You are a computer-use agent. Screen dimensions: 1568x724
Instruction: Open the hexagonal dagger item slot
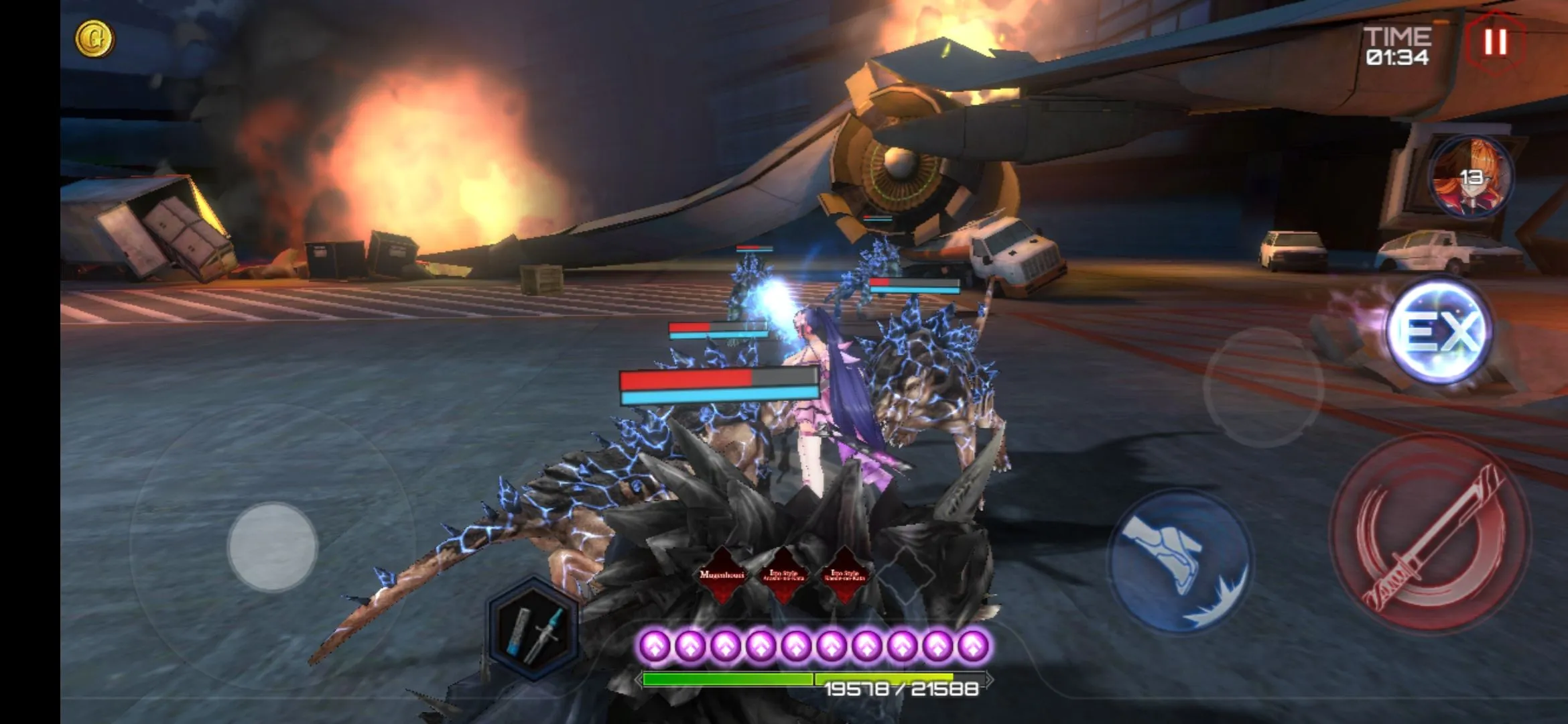[533, 629]
